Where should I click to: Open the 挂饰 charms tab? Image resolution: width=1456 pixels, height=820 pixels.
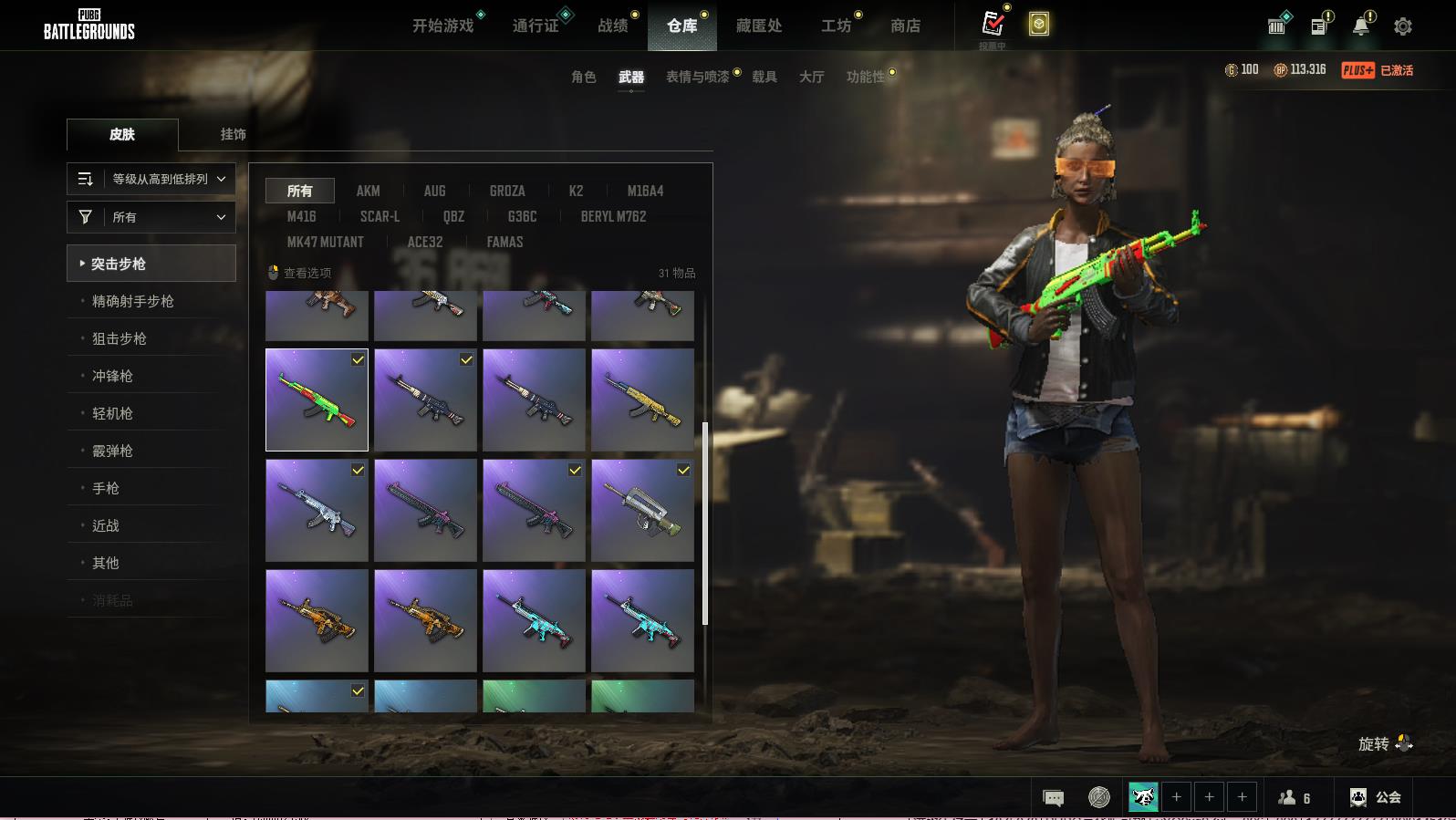pyautogui.click(x=233, y=134)
